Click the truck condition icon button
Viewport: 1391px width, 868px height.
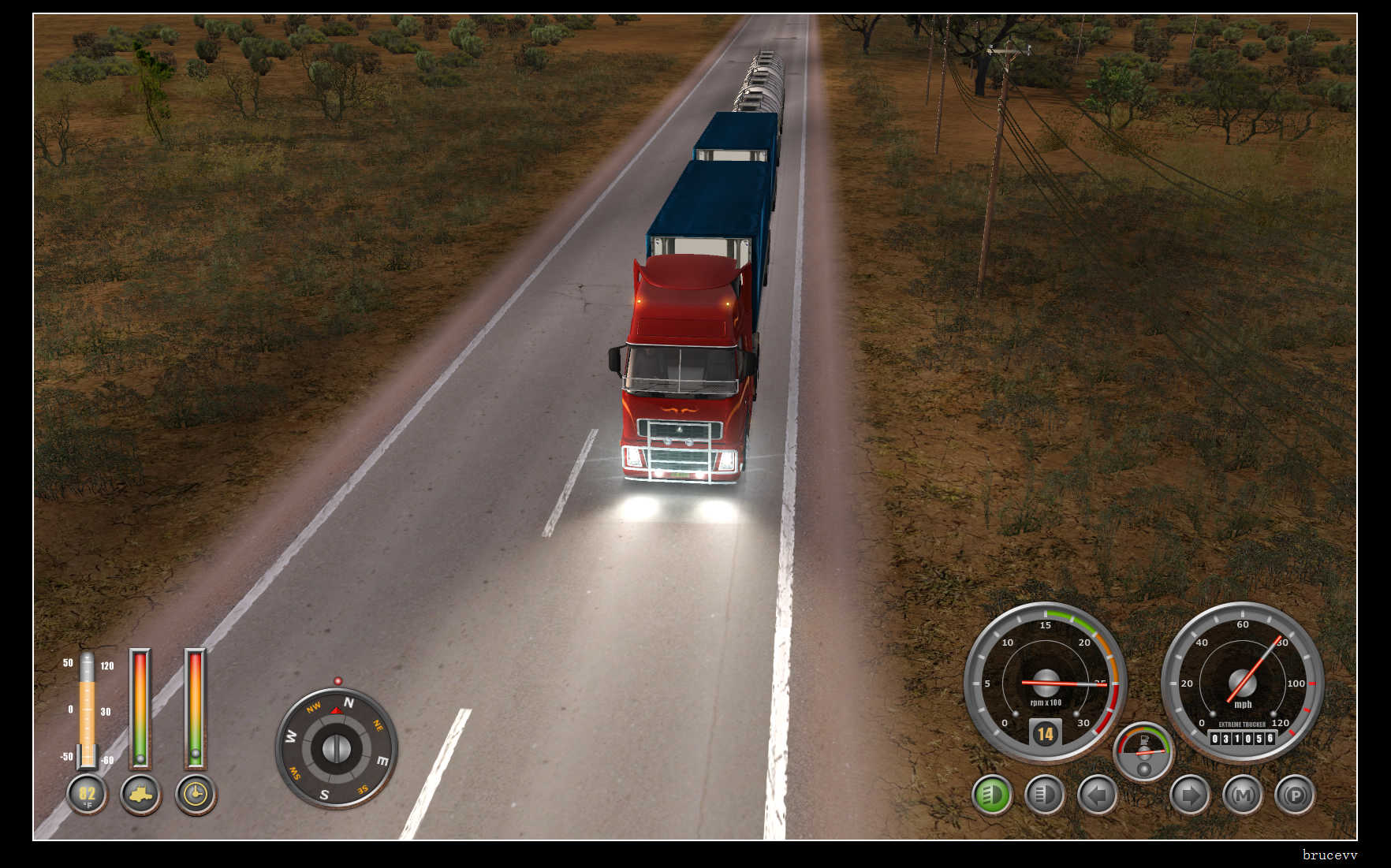click(140, 795)
